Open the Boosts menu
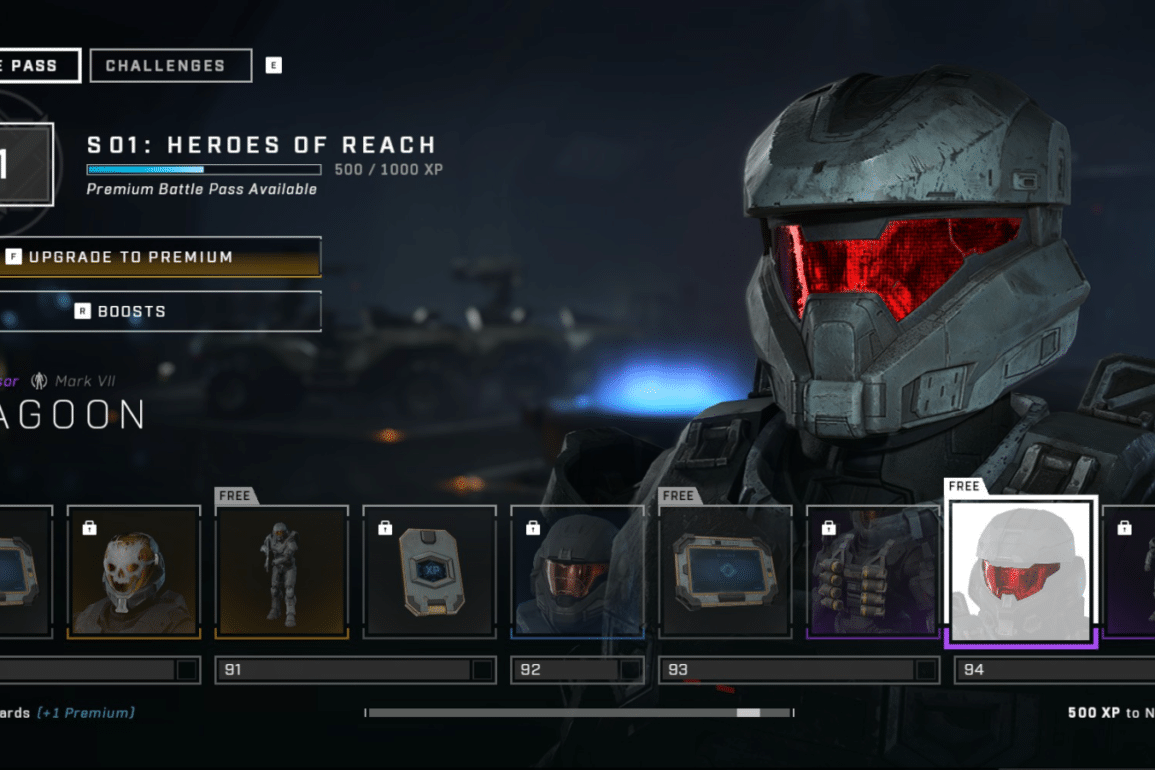Screen dimensions: 1155x770 click(160, 311)
